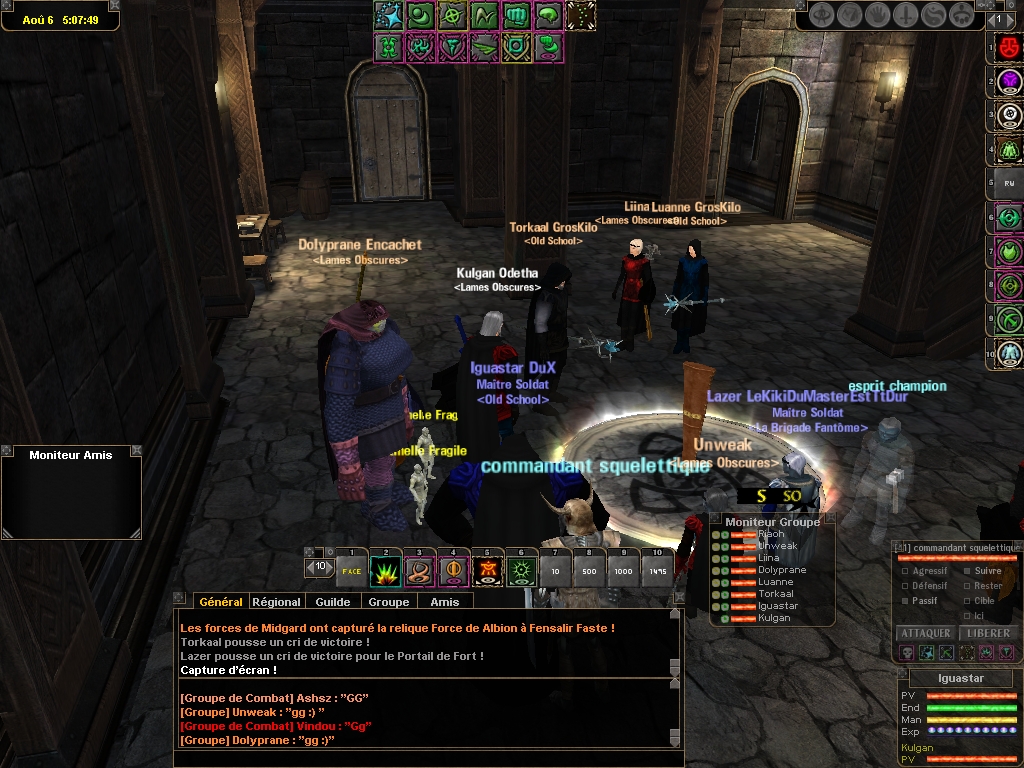1024x768 pixels.
Task: Toggle the Passif pet stance
Action: [x=906, y=601]
